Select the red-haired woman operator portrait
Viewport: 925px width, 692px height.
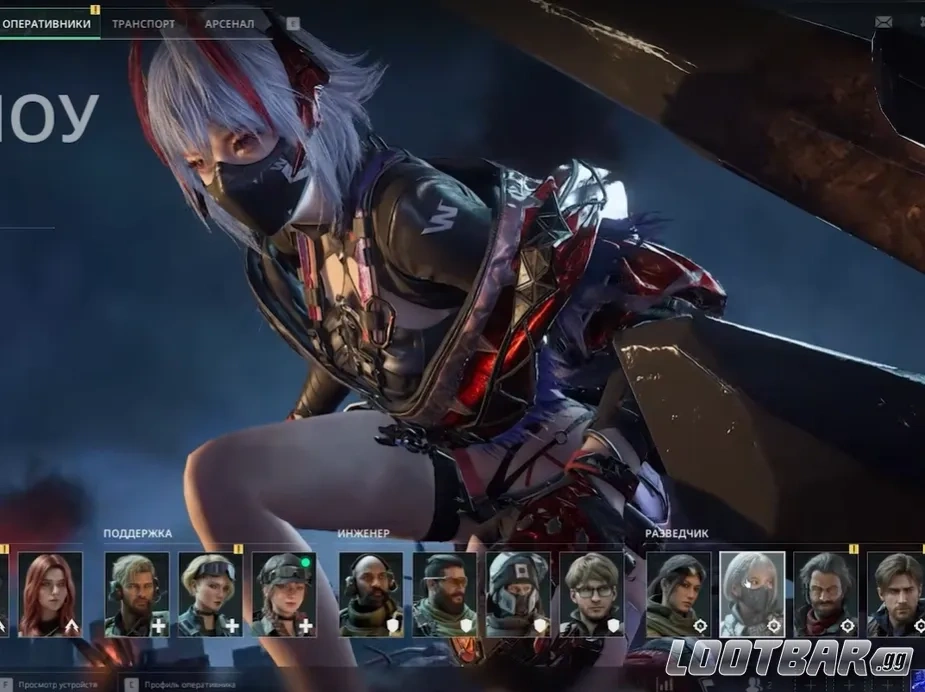50,594
